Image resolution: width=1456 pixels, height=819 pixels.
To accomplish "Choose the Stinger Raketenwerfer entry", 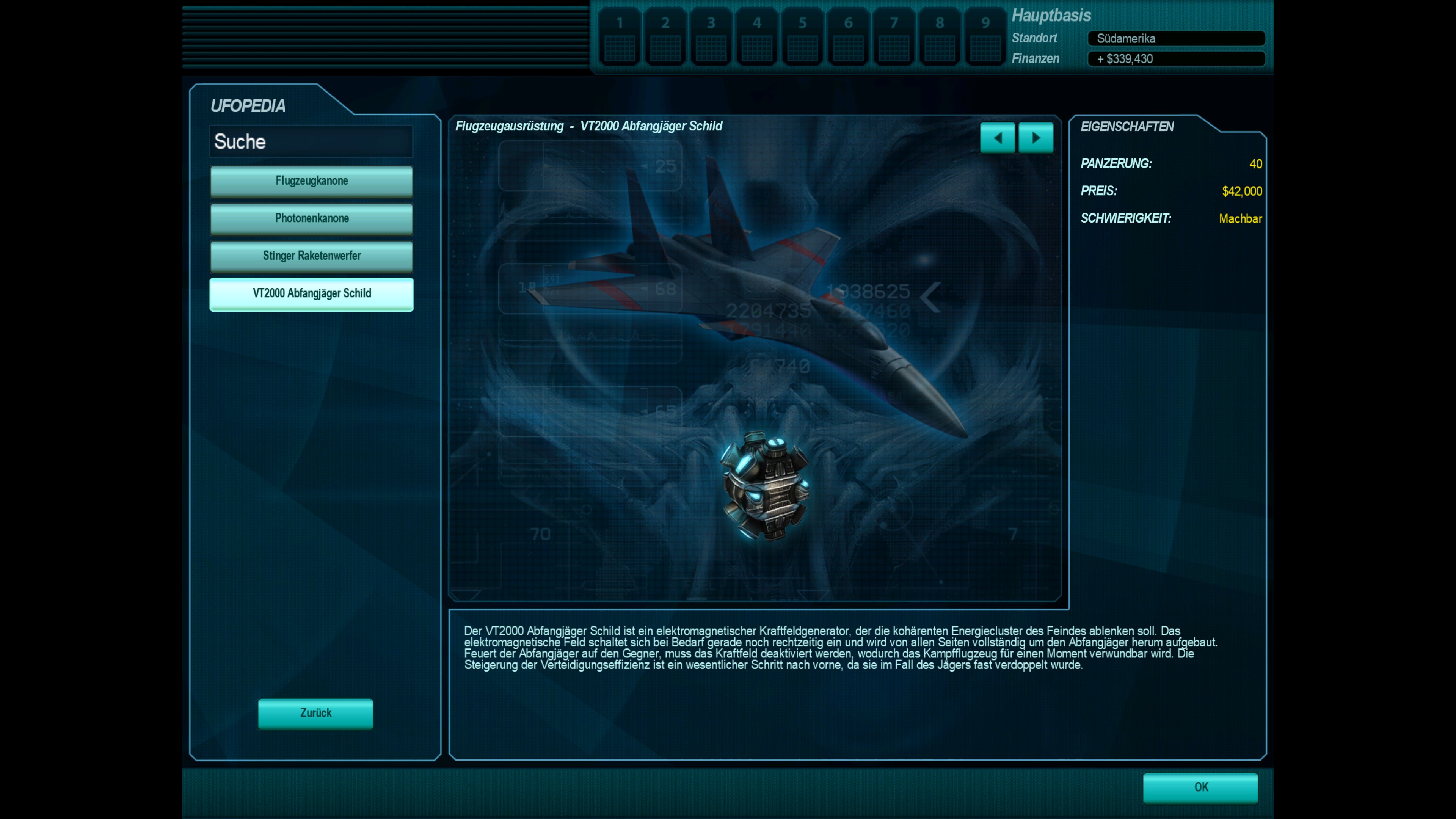I will tap(311, 256).
